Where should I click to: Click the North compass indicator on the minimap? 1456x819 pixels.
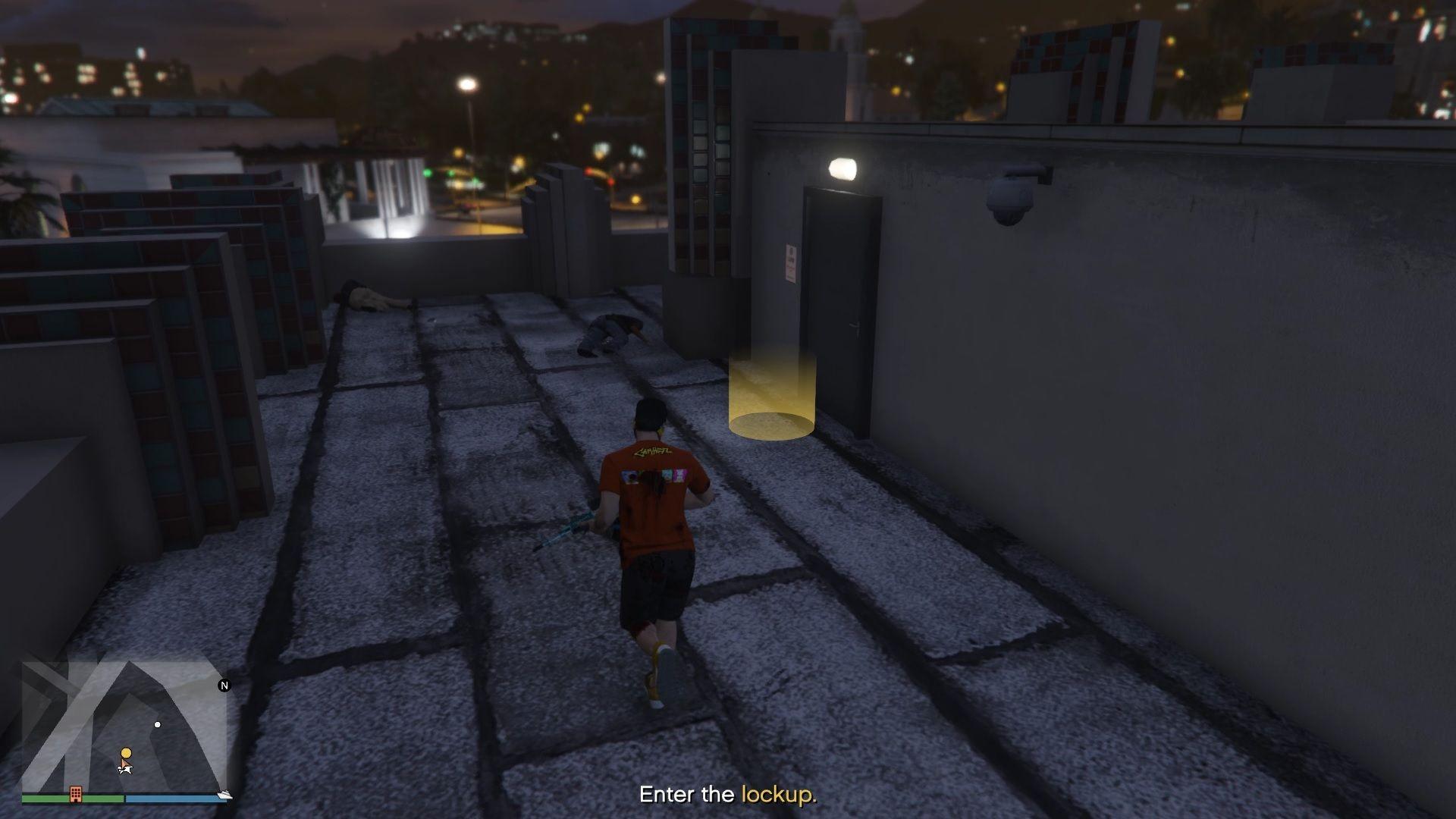tap(224, 685)
